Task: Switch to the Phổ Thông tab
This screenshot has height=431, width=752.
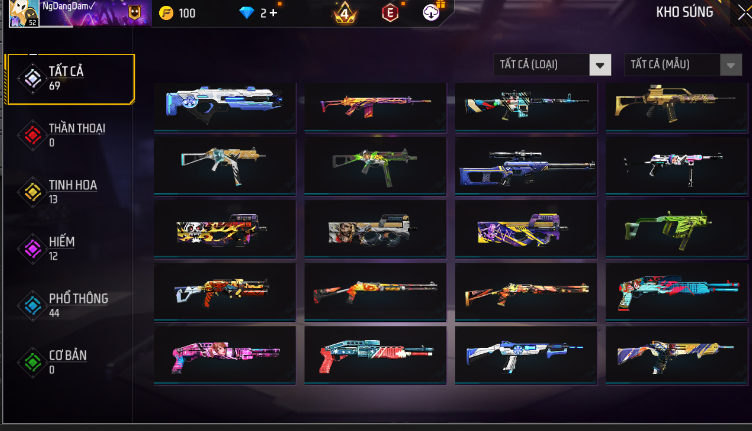Action: pyautogui.click(x=70, y=304)
